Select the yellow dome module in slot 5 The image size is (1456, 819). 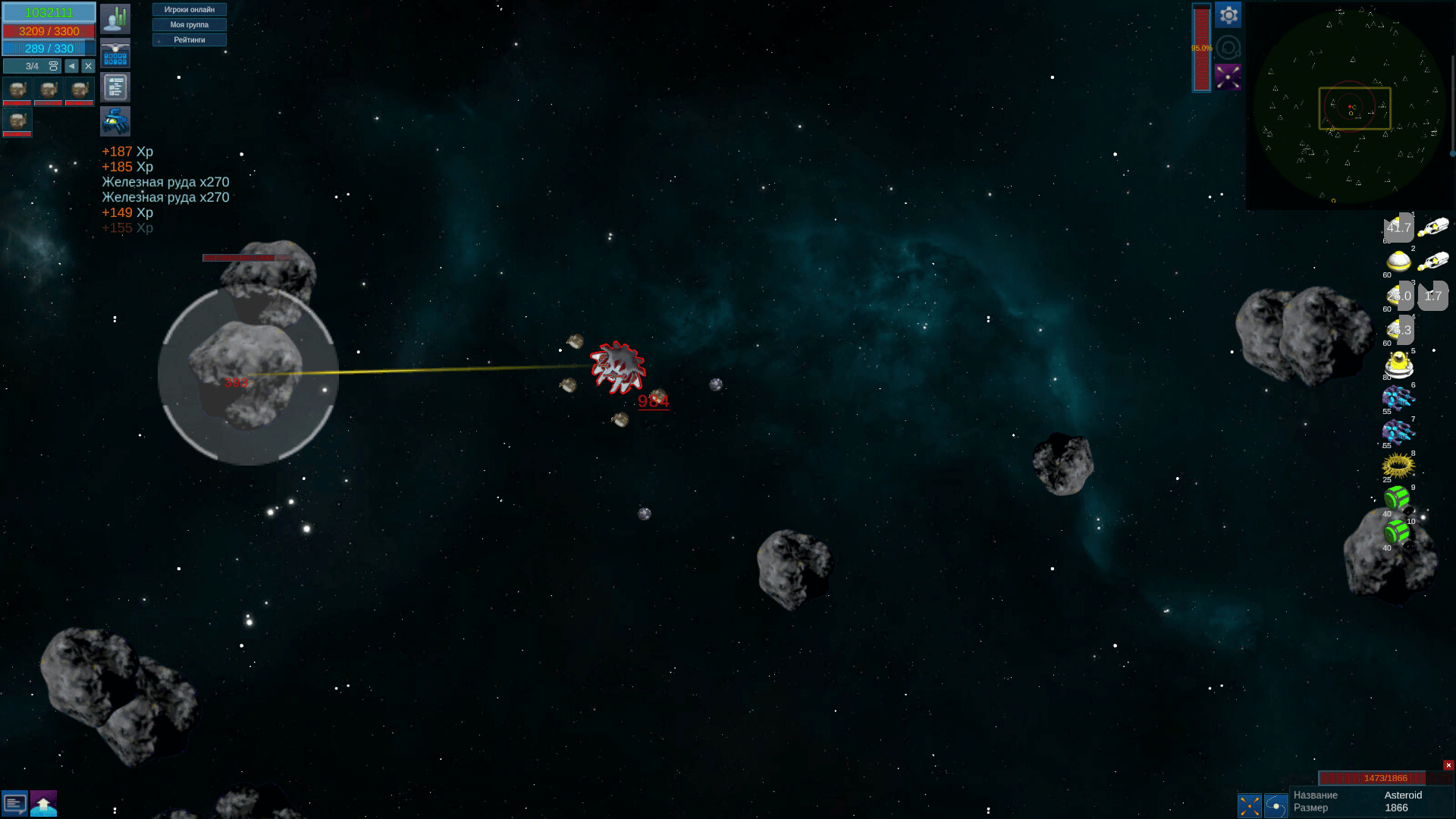[x=1398, y=365]
